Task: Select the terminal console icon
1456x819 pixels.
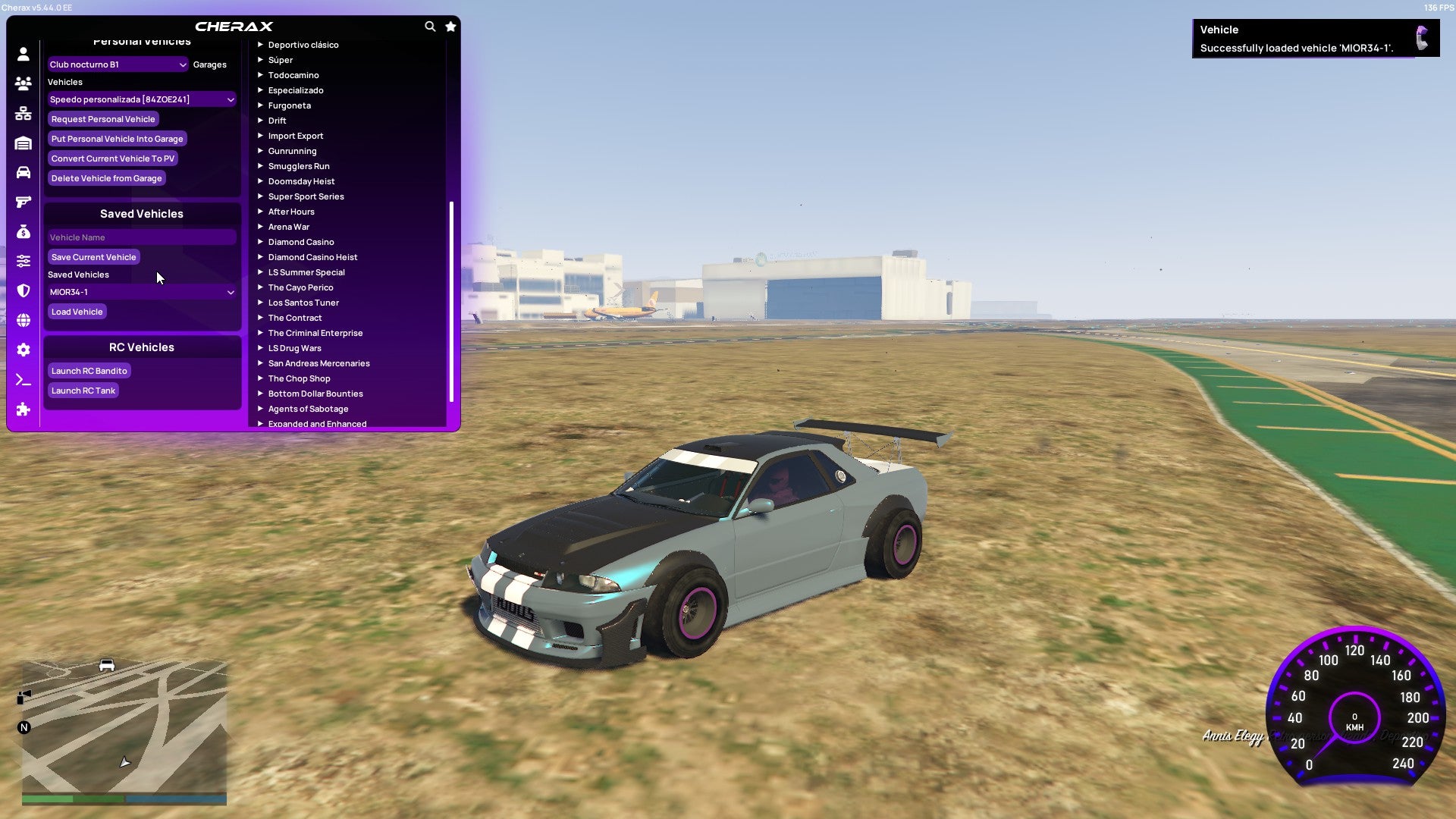Action: (23, 379)
